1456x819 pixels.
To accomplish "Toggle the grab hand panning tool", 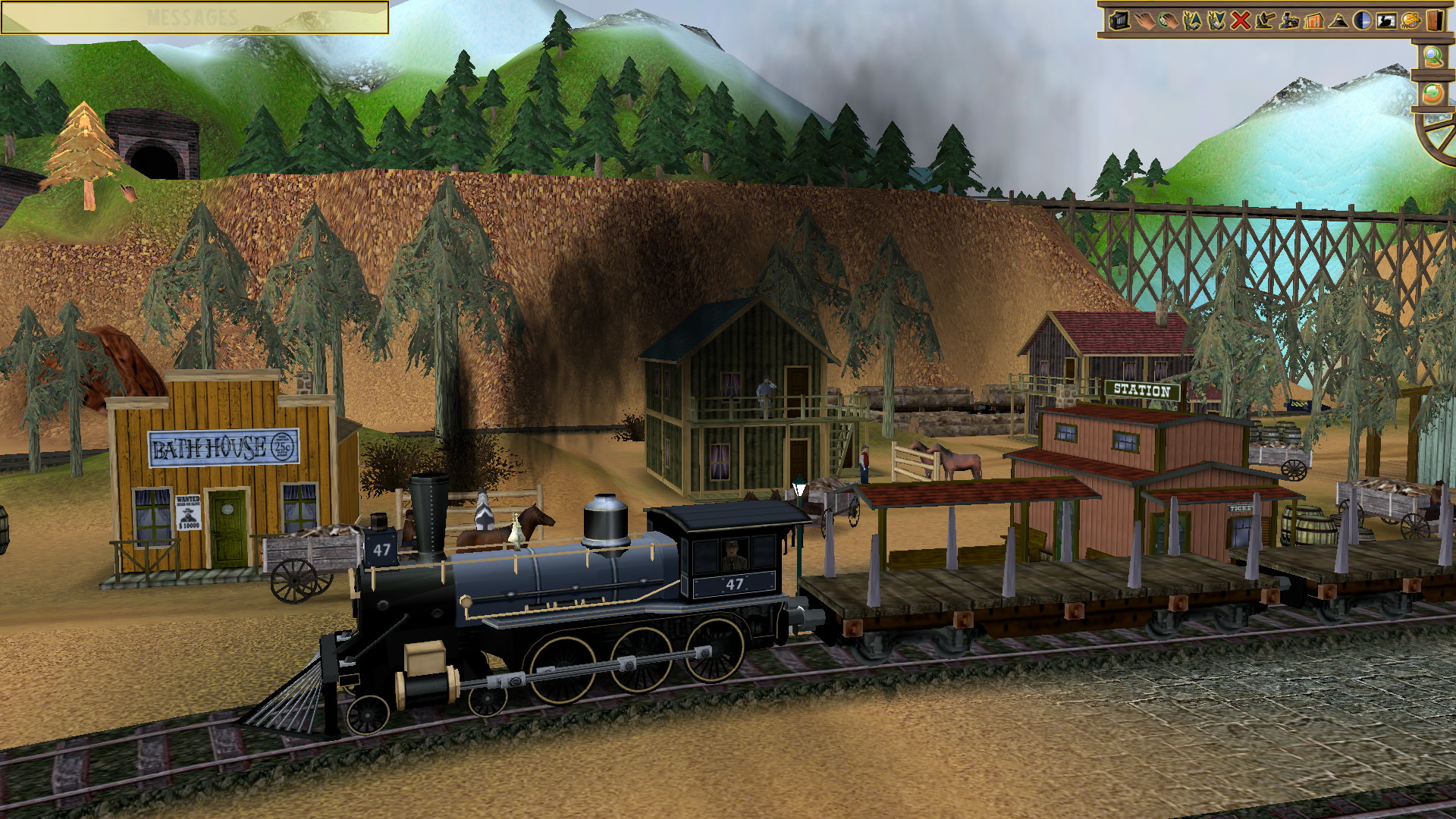I will point(1168,20).
